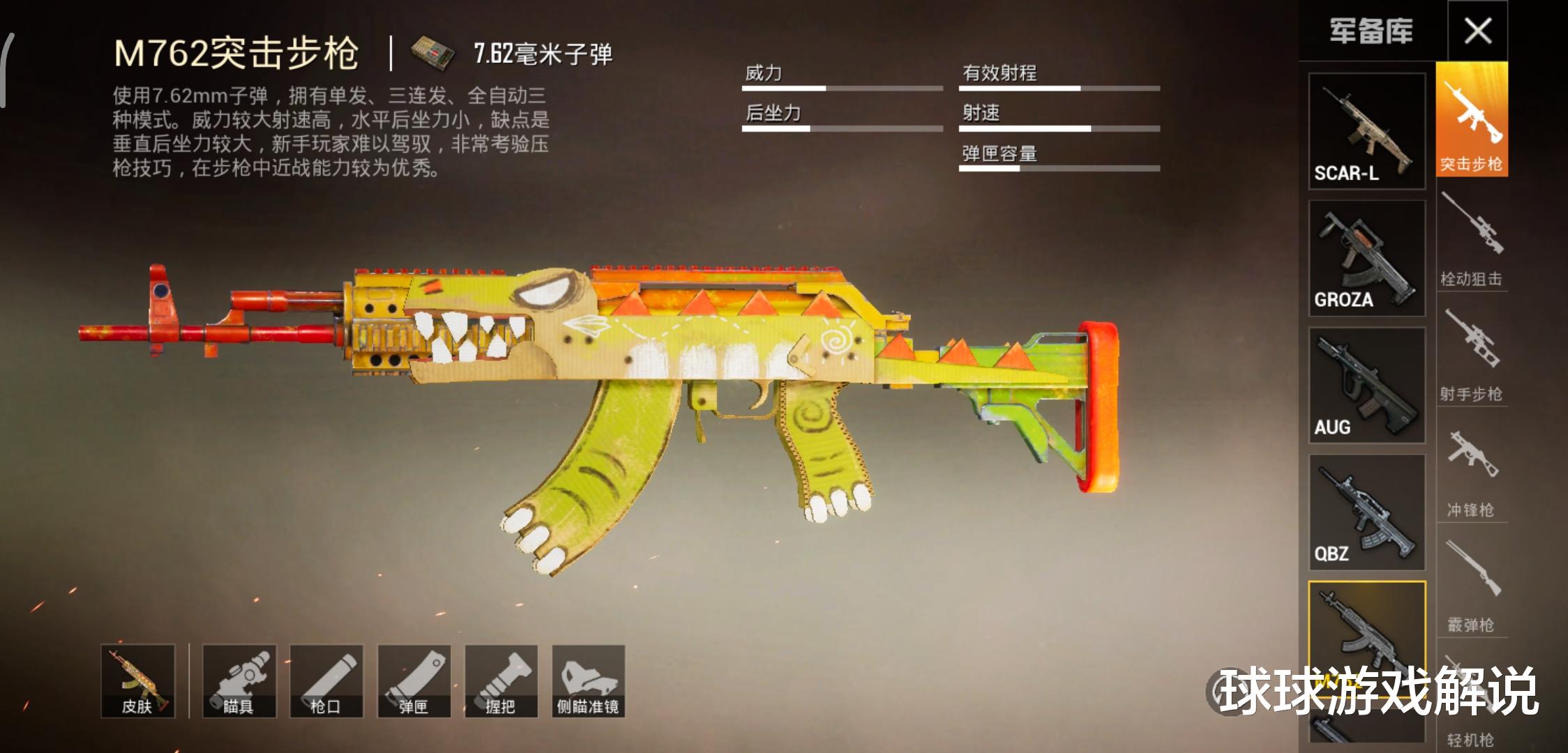The width and height of the screenshot is (1568, 753).
Task: Select the AUG rifle tile
Action: pos(1366,386)
